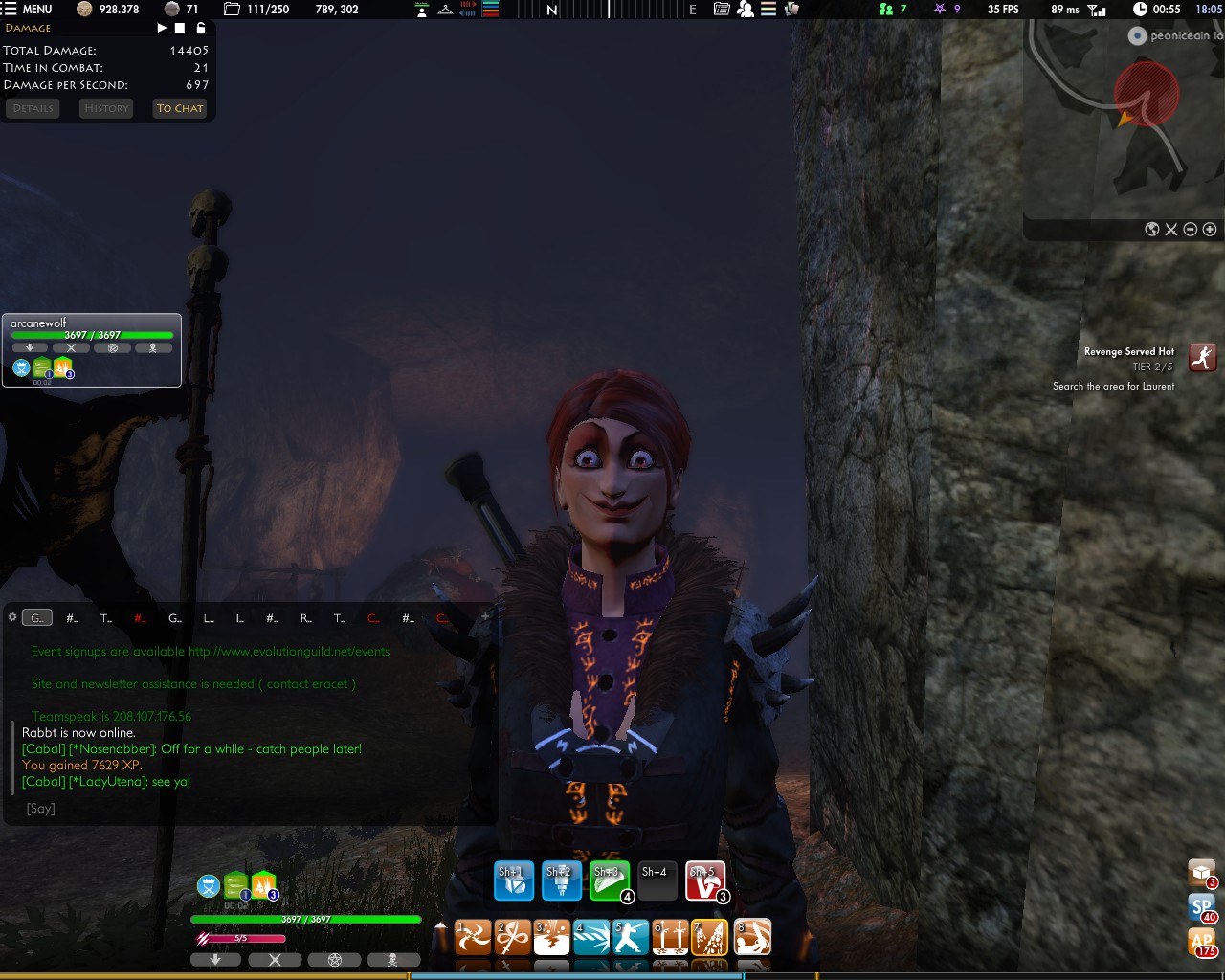Open damage Details panel

pyautogui.click(x=33, y=108)
